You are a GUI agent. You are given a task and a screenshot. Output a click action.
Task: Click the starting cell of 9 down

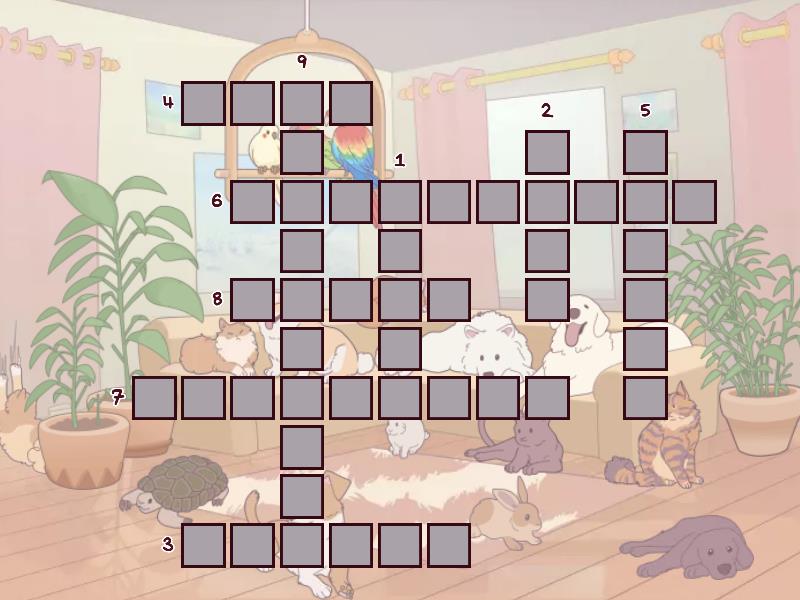tap(301, 103)
